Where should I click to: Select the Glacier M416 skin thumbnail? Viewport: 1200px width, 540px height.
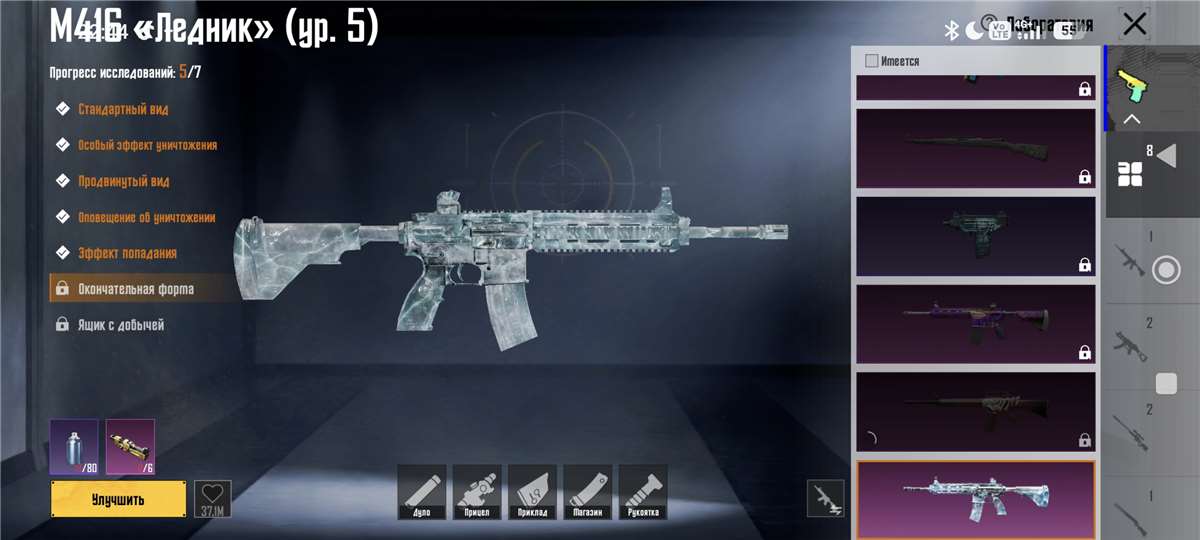(x=975, y=498)
